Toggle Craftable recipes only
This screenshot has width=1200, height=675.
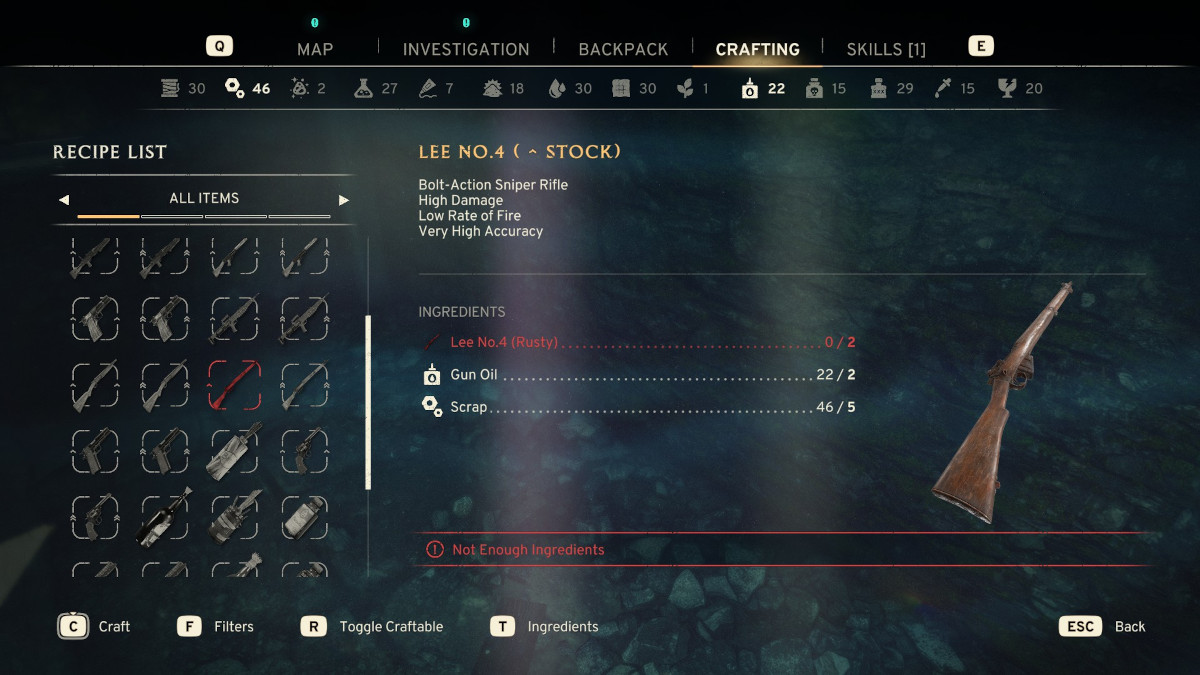pyautogui.click(x=373, y=627)
